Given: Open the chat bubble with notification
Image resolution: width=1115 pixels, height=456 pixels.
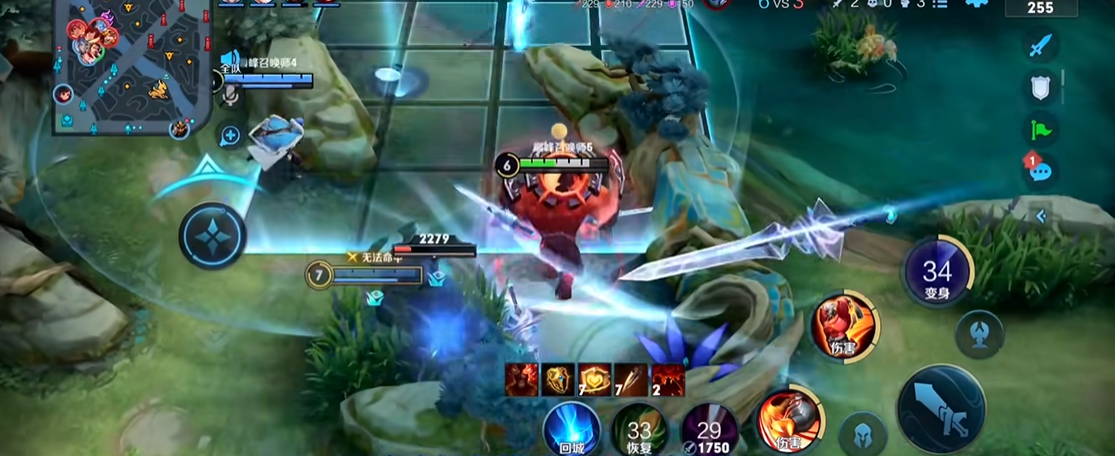Looking at the screenshot, I should [x=1040, y=169].
